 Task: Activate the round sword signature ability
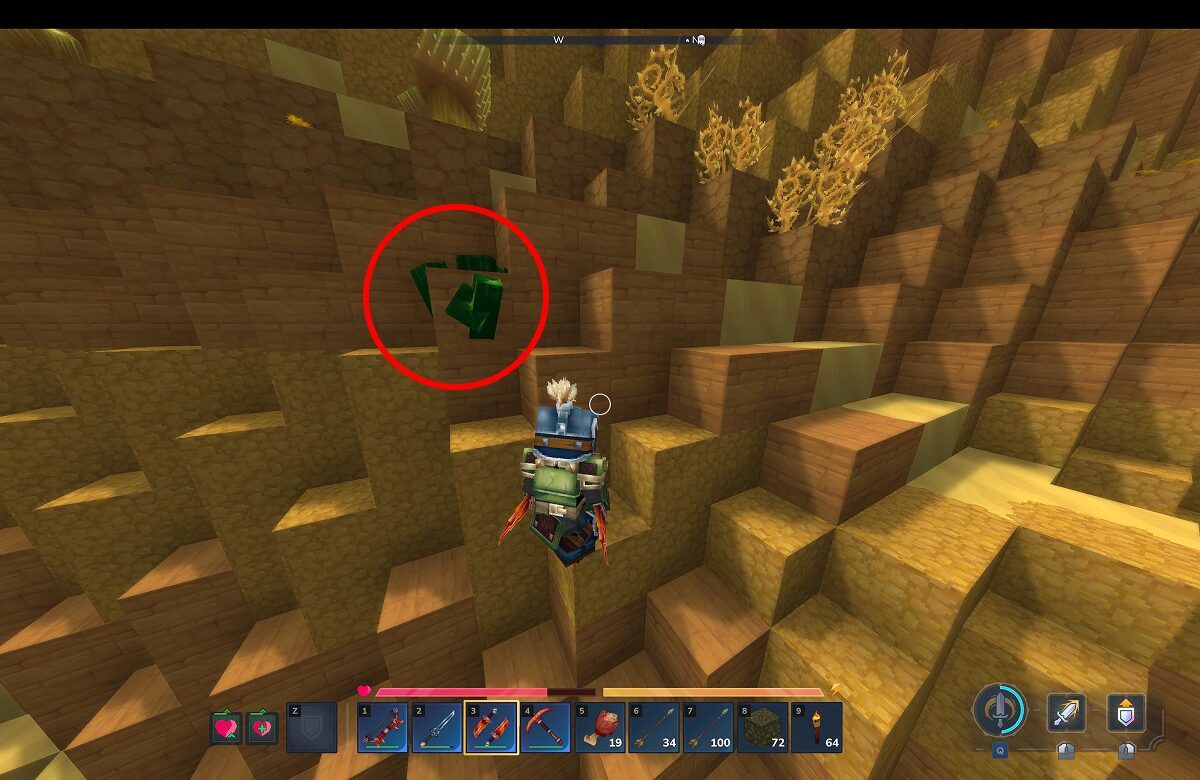tap(999, 711)
